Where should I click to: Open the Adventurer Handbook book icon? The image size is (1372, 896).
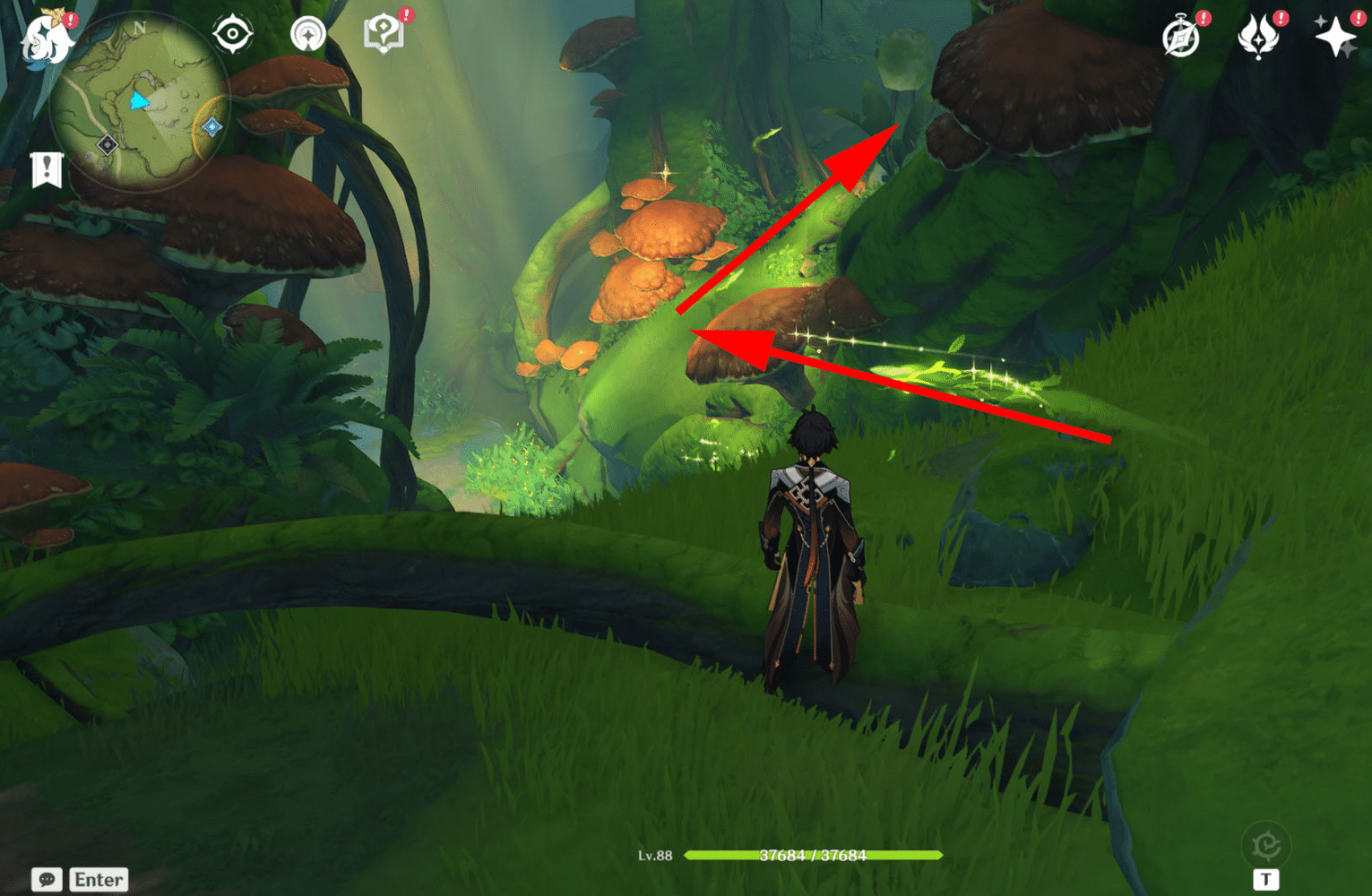384,30
